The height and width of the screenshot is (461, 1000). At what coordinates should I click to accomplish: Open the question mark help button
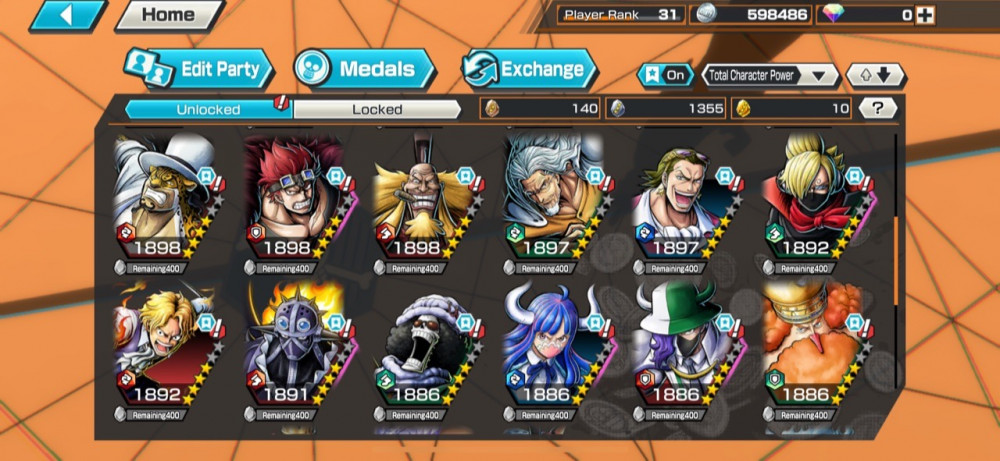point(877,109)
